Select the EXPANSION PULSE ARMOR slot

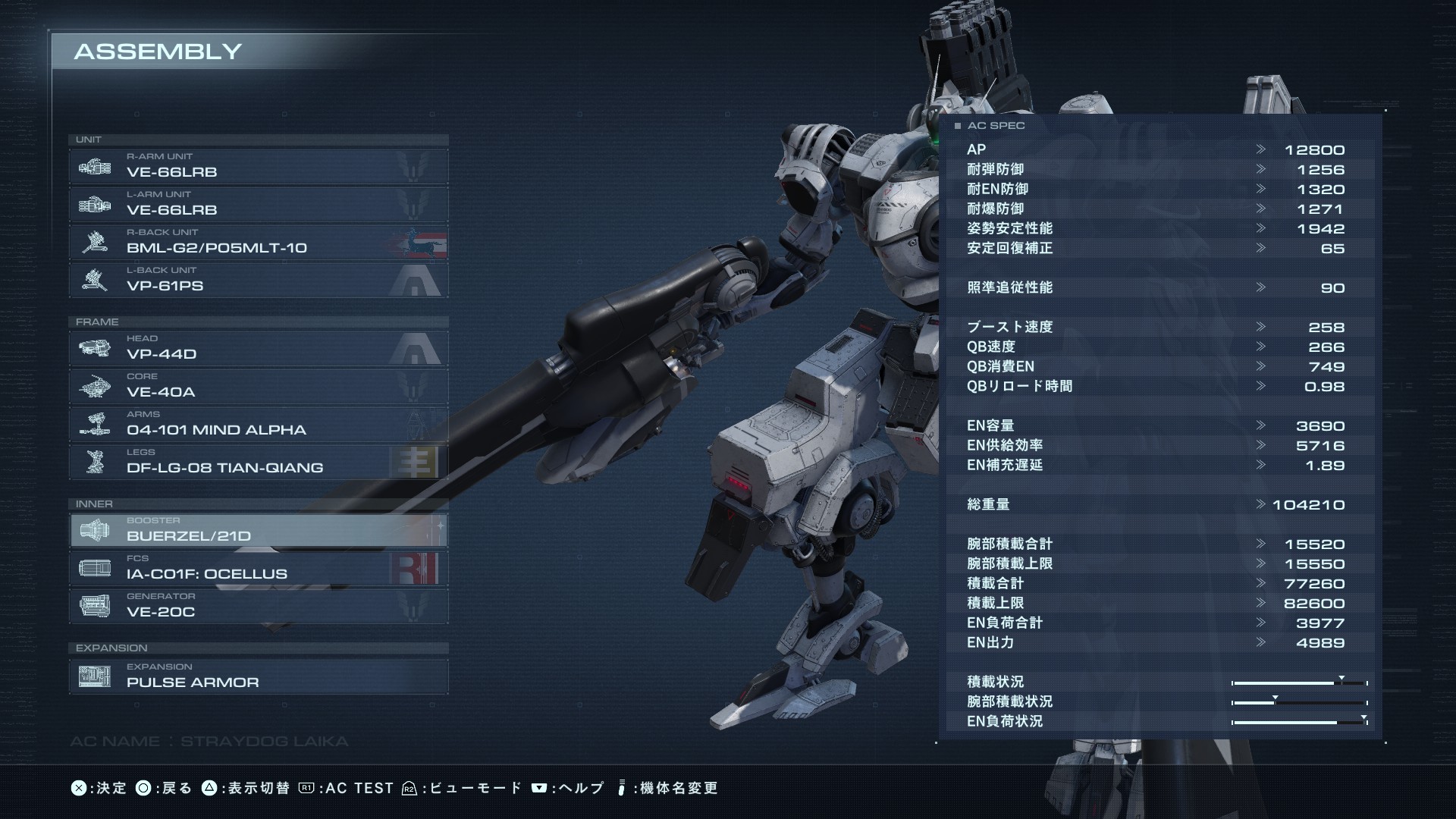pyautogui.click(x=258, y=676)
